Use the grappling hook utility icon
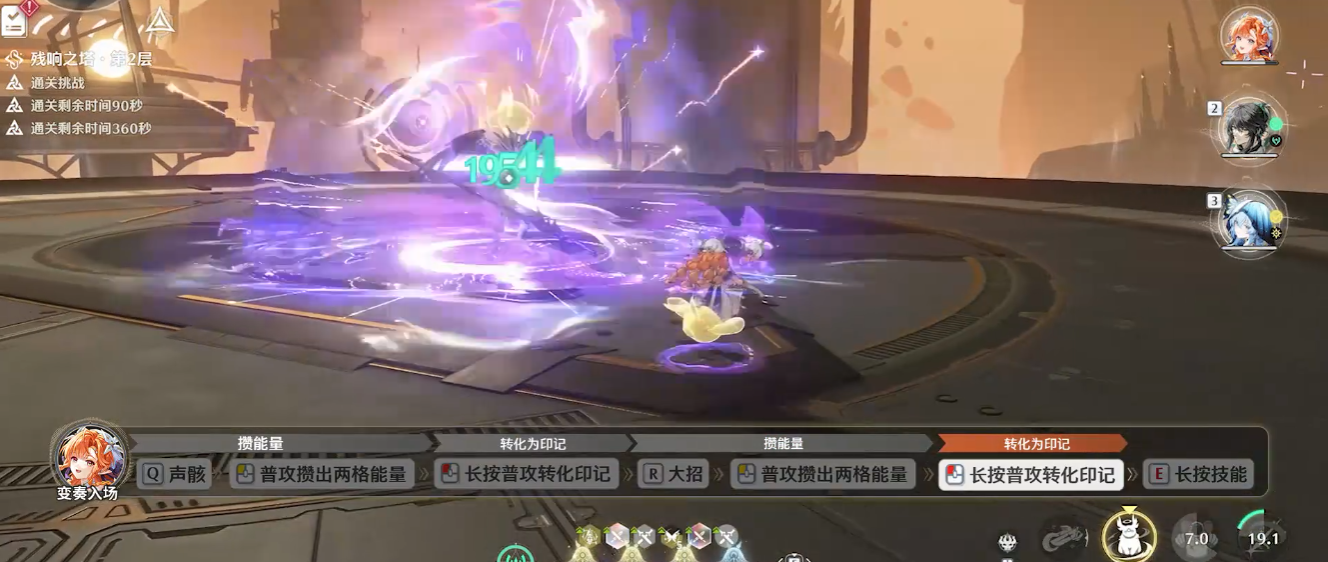1328x562 pixels. click(x=1065, y=538)
